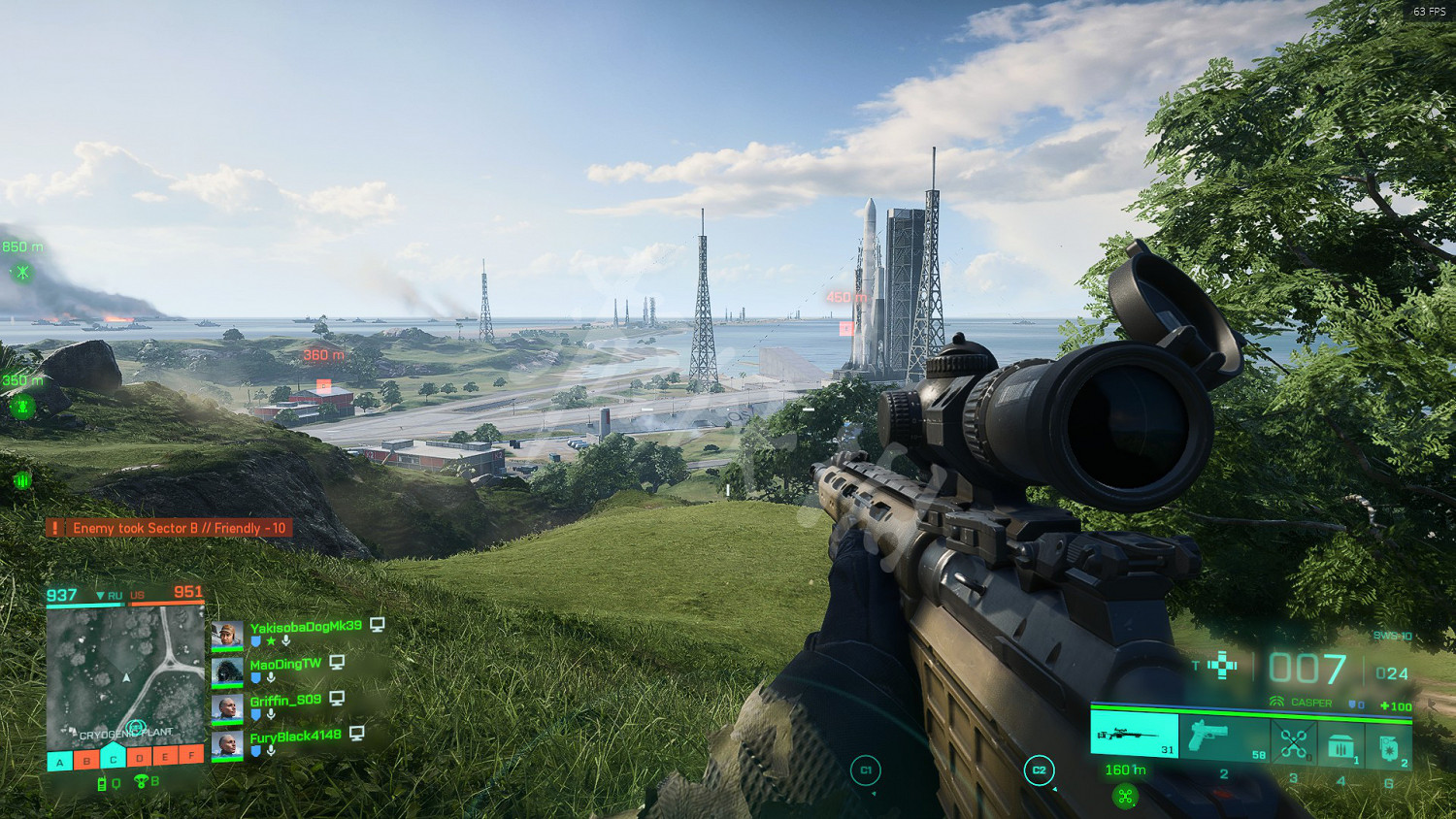The height and width of the screenshot is (819, 1456).
Task: Select squad leader YakisobaDogMk39
Action: [x=305, y=627]
